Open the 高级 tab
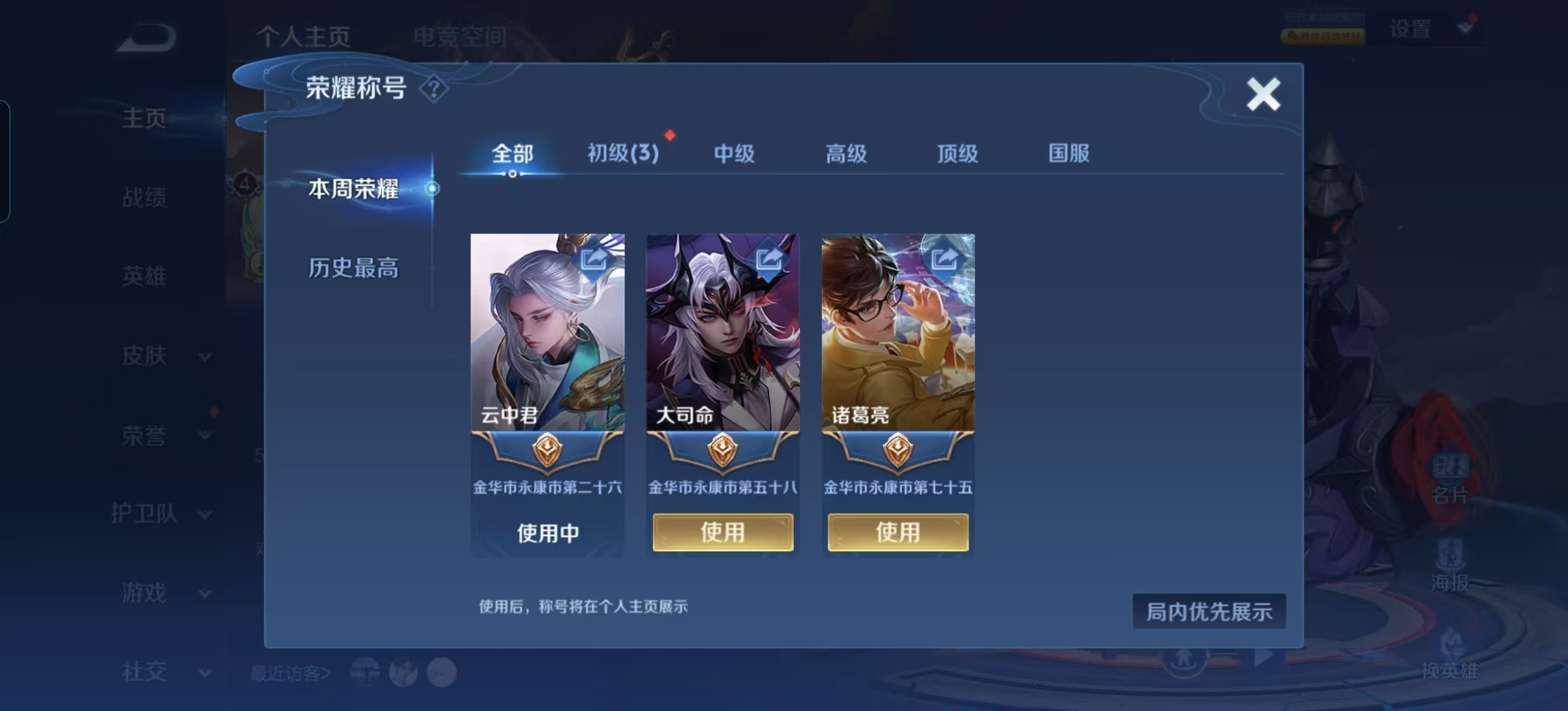Viewport: 1568px width, 711px height. pyautogui.click(x=846, y=153)
